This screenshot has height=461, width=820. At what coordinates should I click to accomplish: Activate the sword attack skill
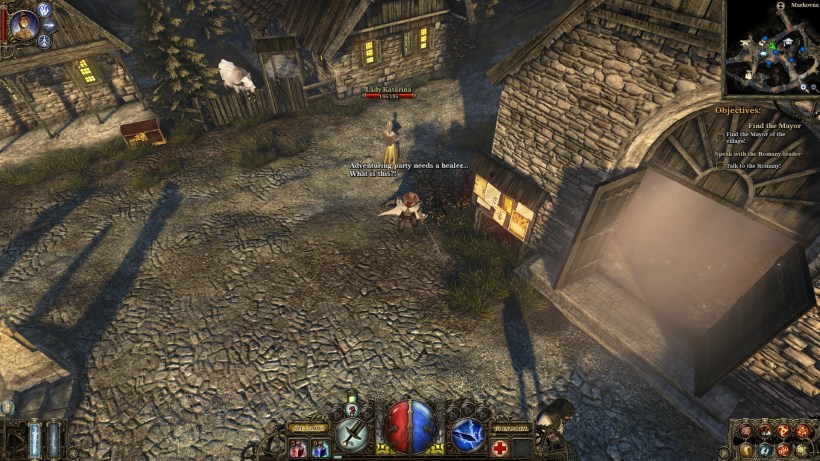pyautogui.click(x=352, y=433)
